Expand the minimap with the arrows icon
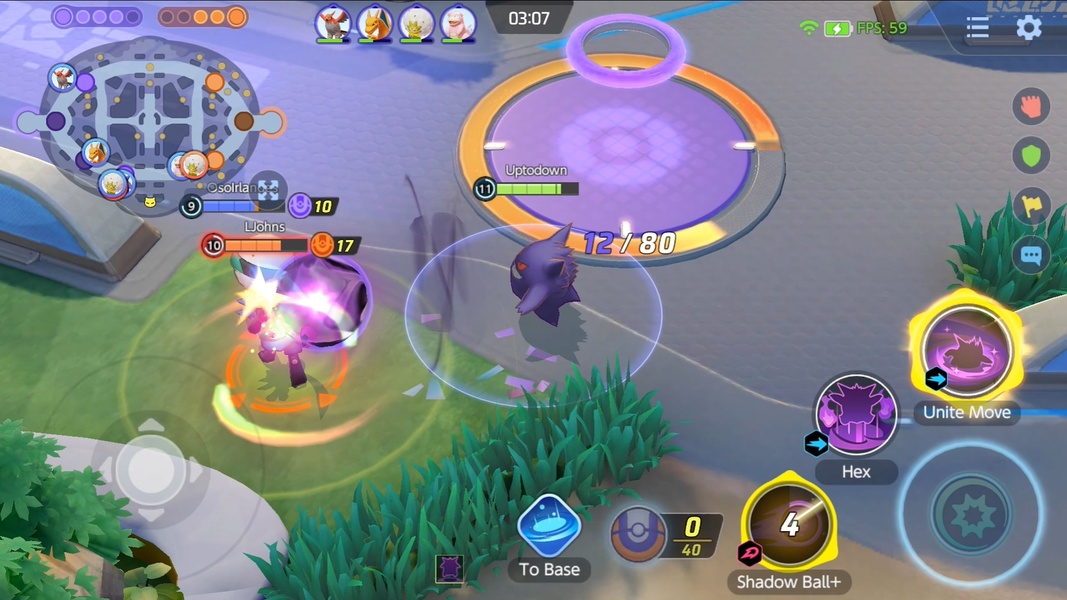The image size is (1067, 600). (268, 190)
